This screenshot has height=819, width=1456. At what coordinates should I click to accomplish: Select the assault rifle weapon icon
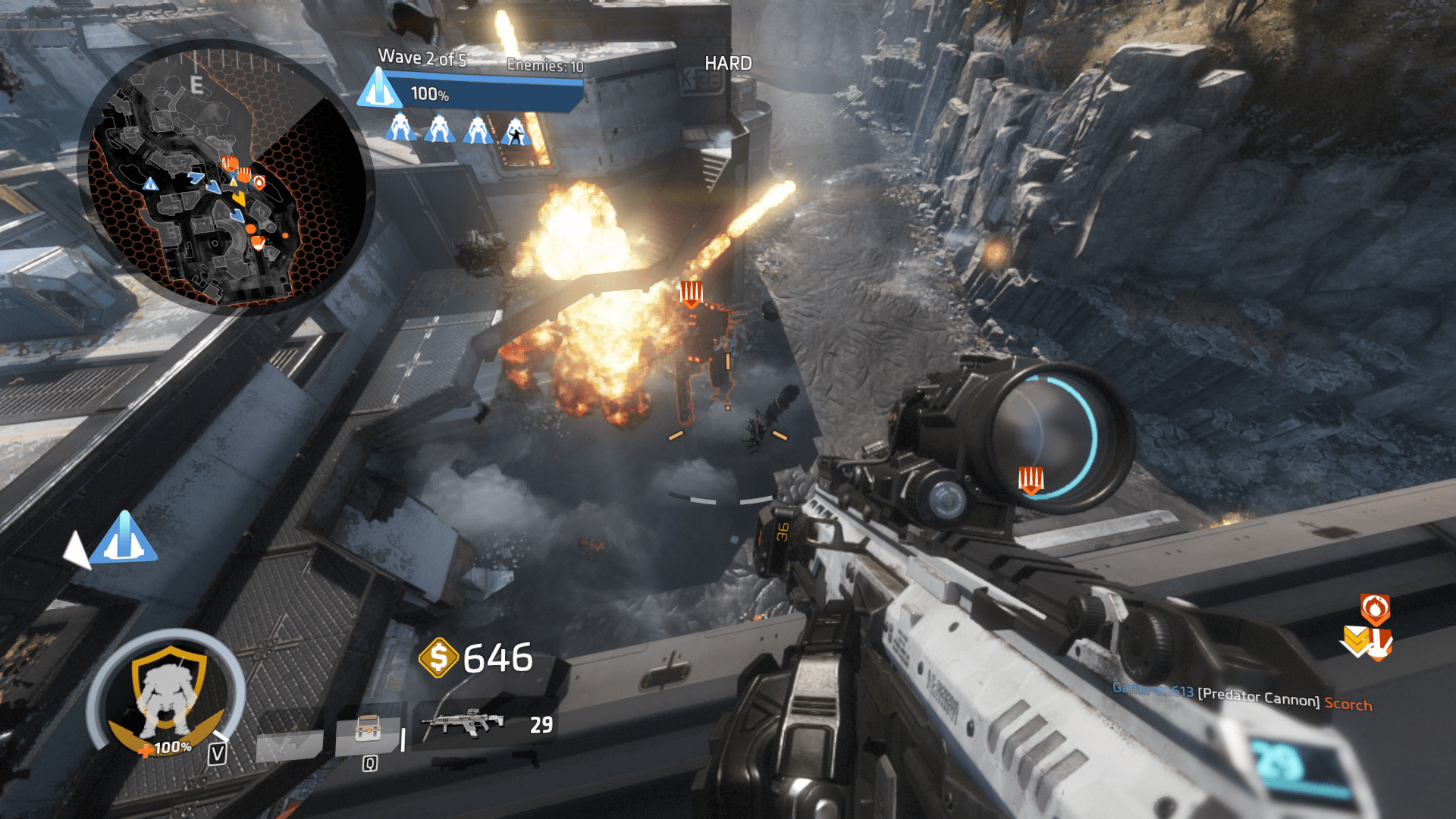click(x=463, y=723)
